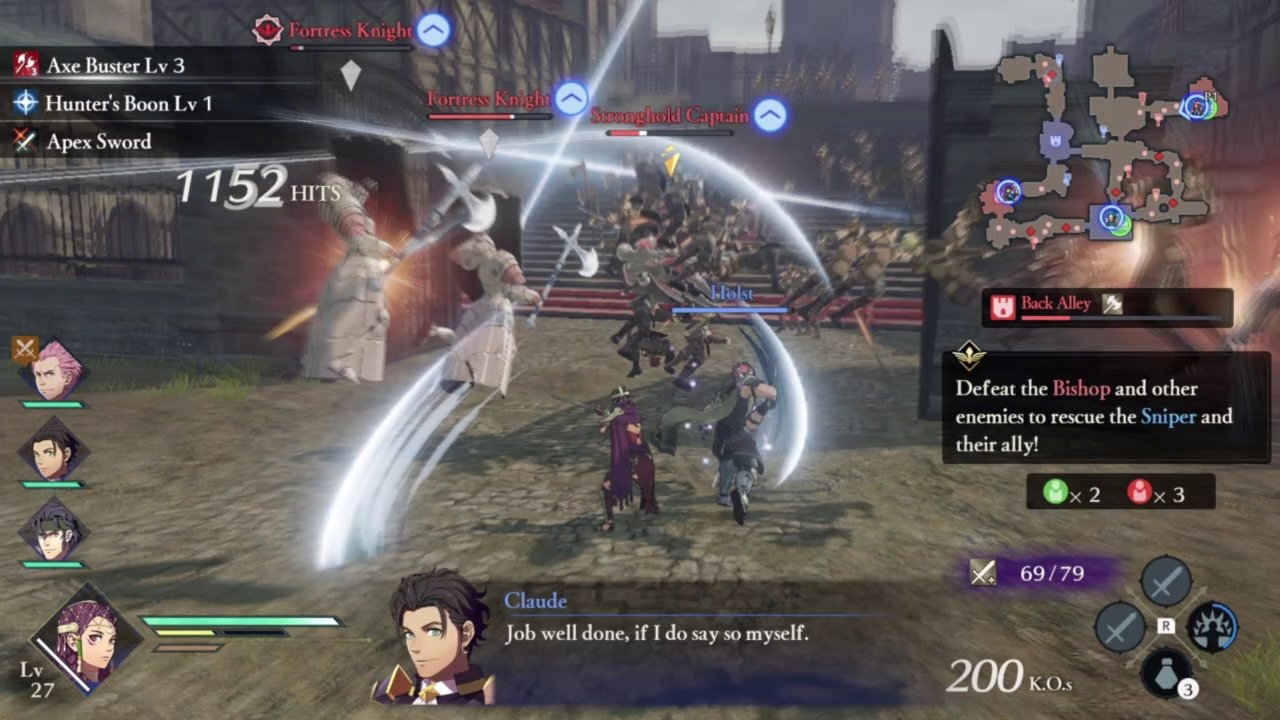Click the active purple-haired character portrait
This screenshot has width=1280, height=720.
coord(86,637)
